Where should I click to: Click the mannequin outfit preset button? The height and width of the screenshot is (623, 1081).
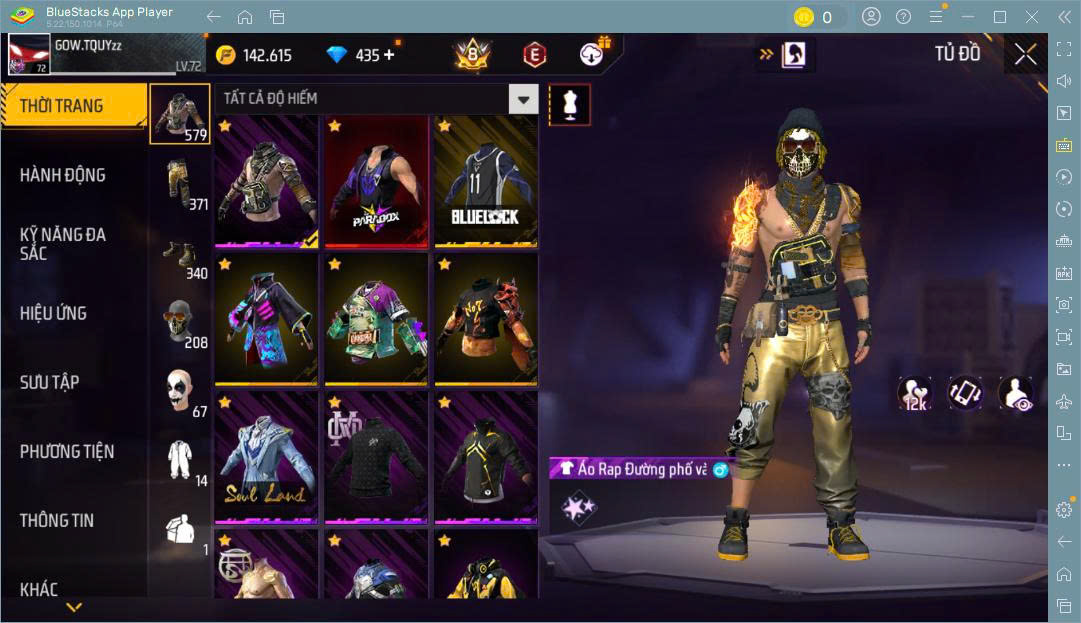(x=569, y=105)
